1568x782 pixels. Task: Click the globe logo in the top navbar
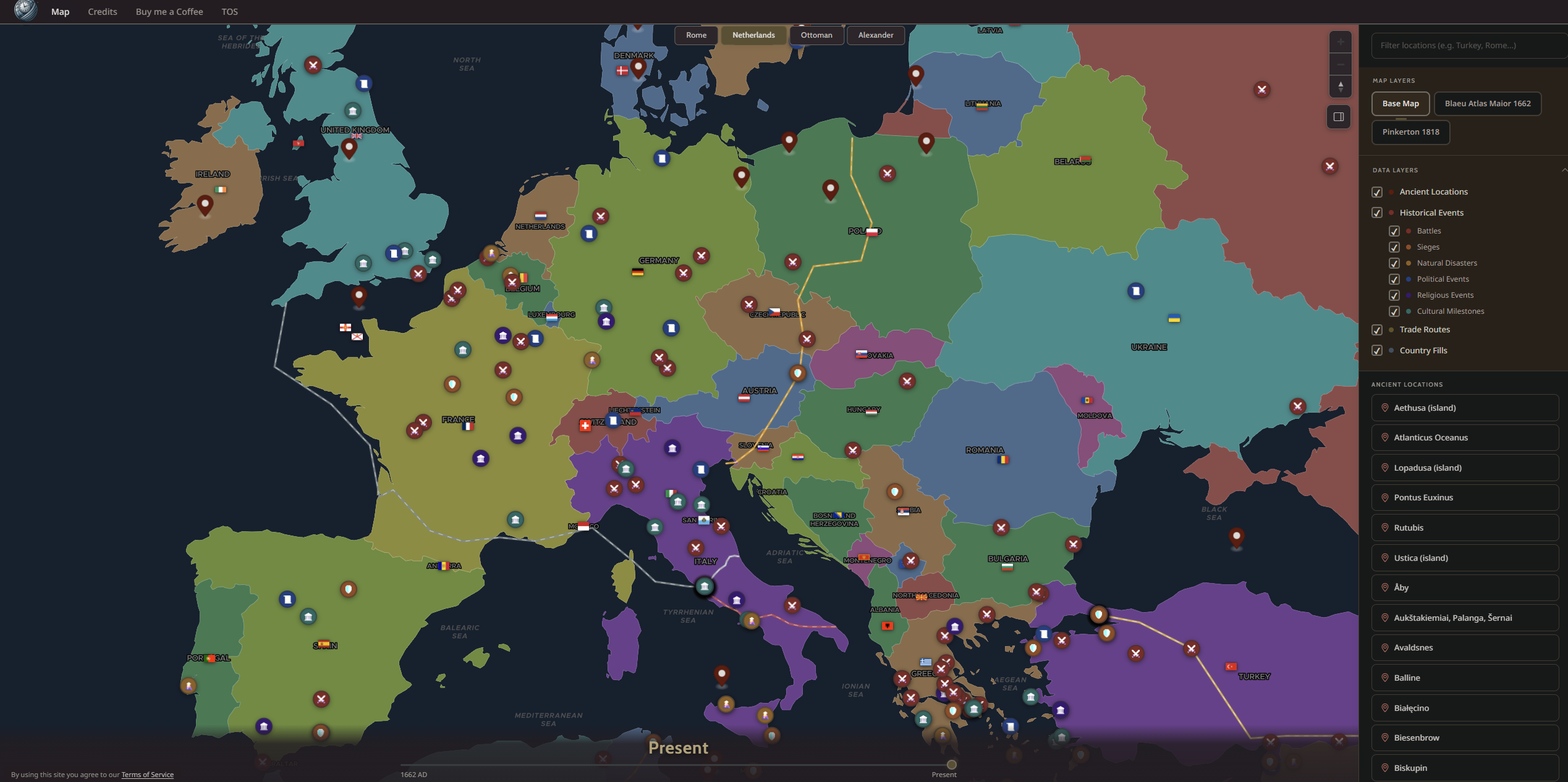tap(25, 11)
